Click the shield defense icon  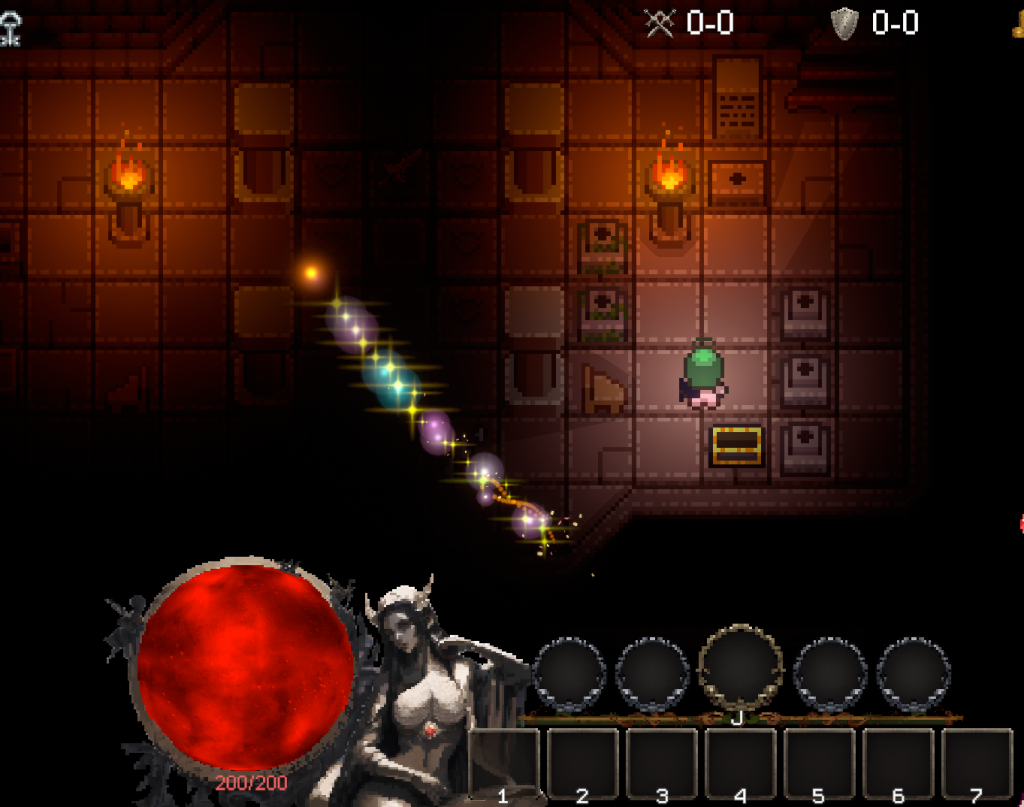pyautogui.click(x=845, y=22)
